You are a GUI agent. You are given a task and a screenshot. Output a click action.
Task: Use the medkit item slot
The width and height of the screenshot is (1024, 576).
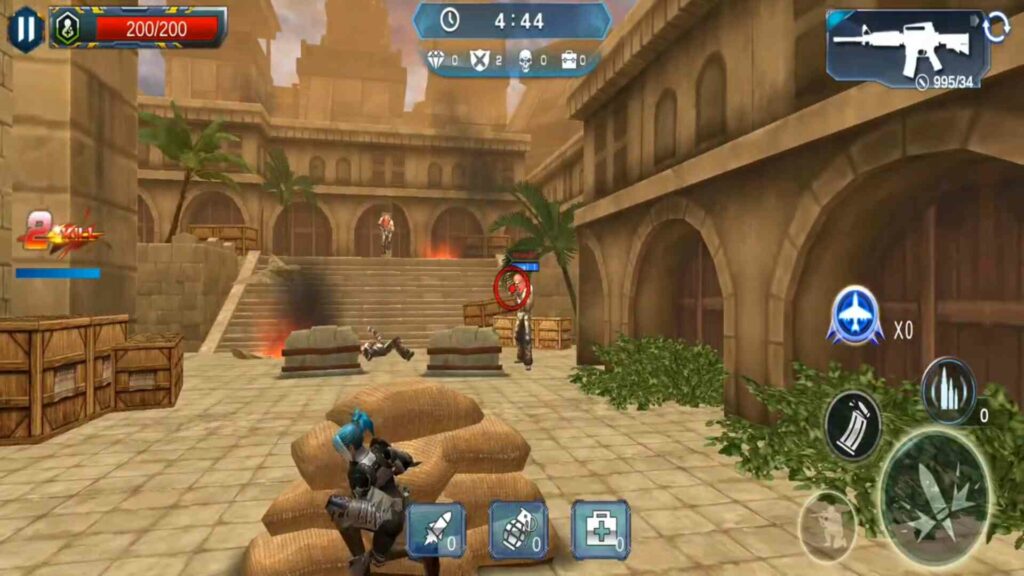600,530
